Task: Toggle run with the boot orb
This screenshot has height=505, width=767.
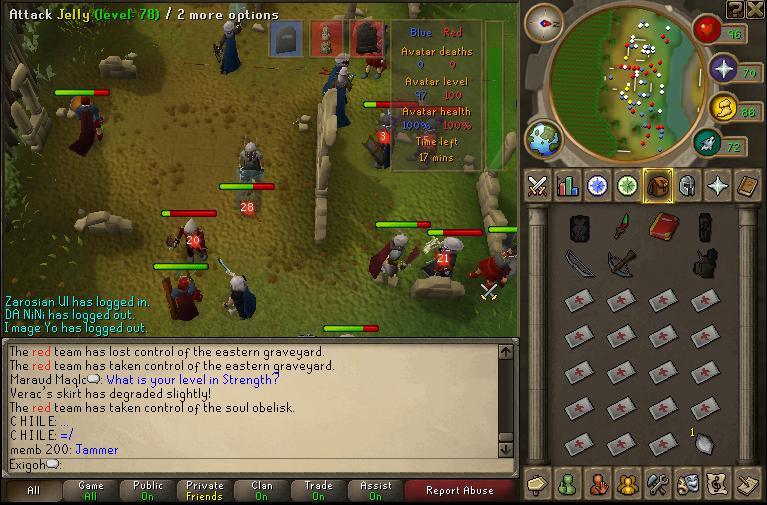Action: (709, 143)
